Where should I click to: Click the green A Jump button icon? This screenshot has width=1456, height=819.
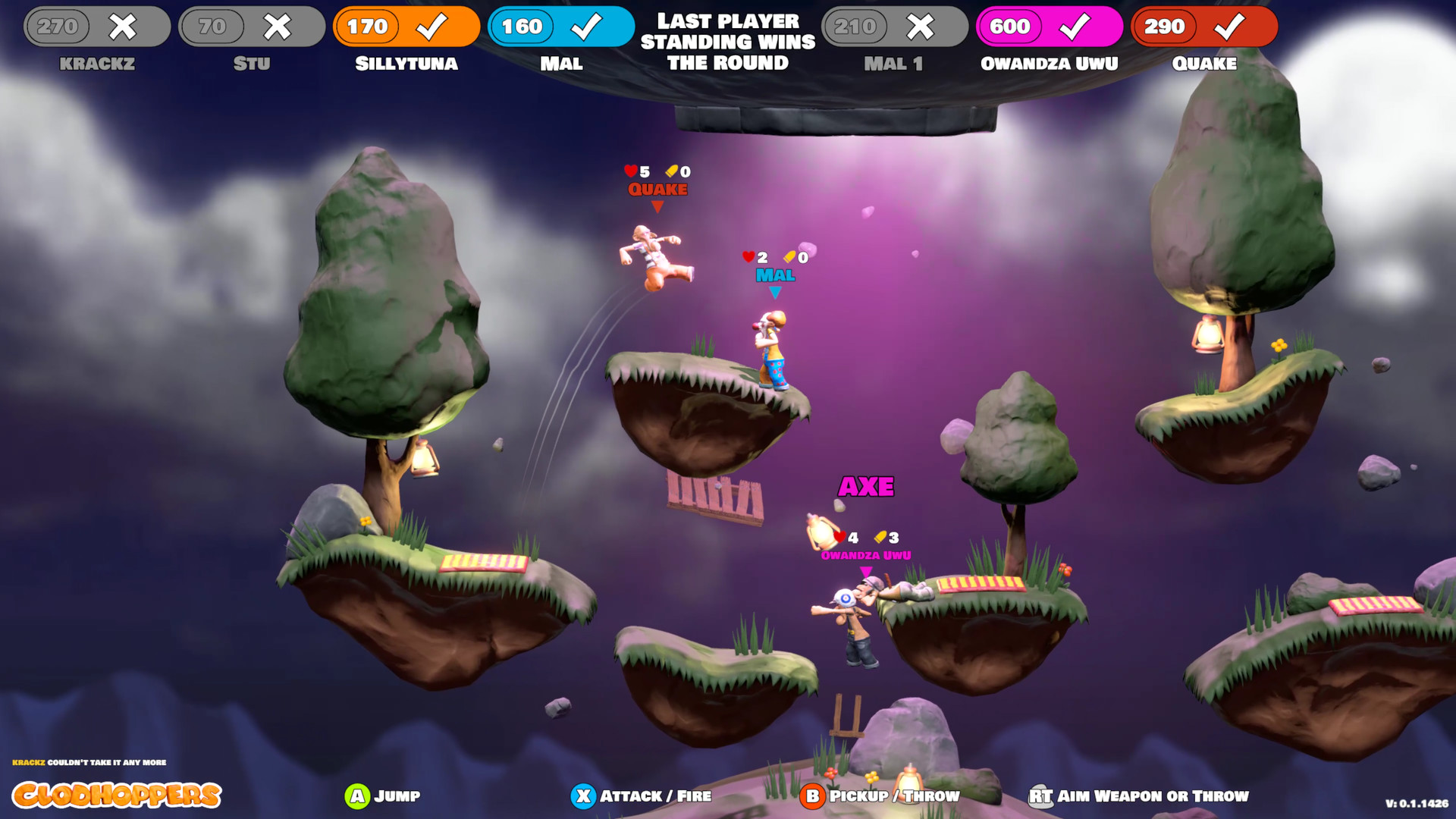pos(356,796)
